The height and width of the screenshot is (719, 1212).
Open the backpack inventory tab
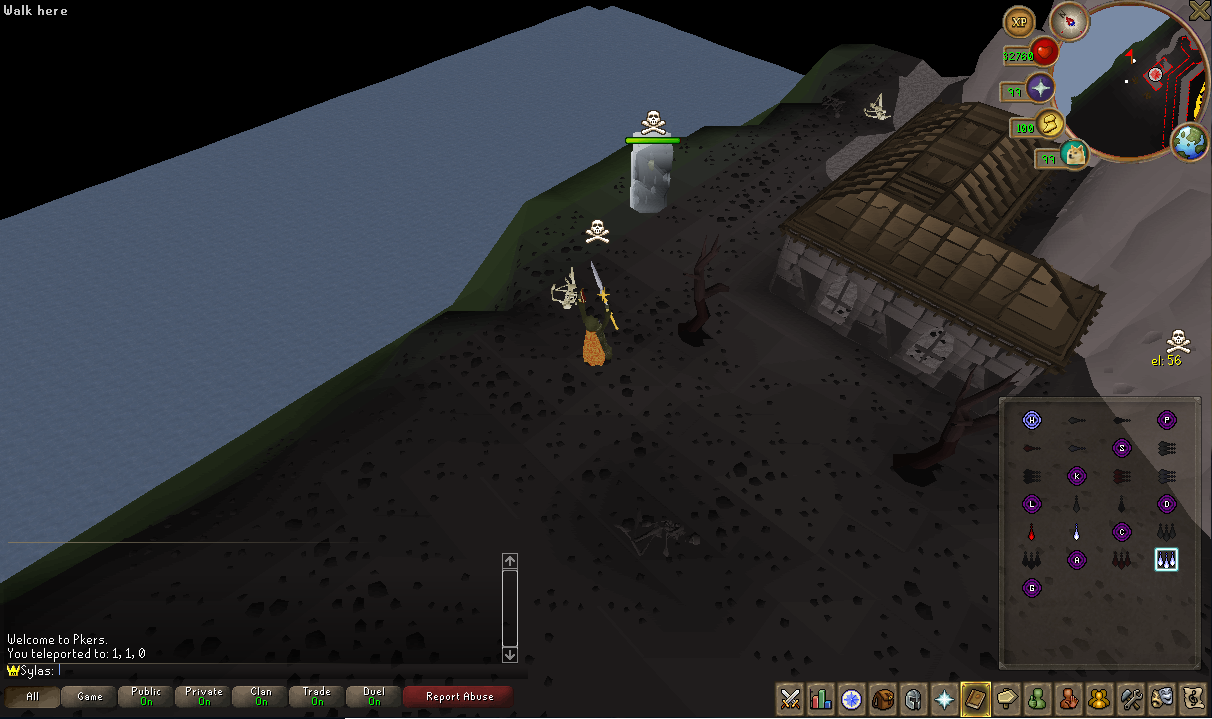883,698
